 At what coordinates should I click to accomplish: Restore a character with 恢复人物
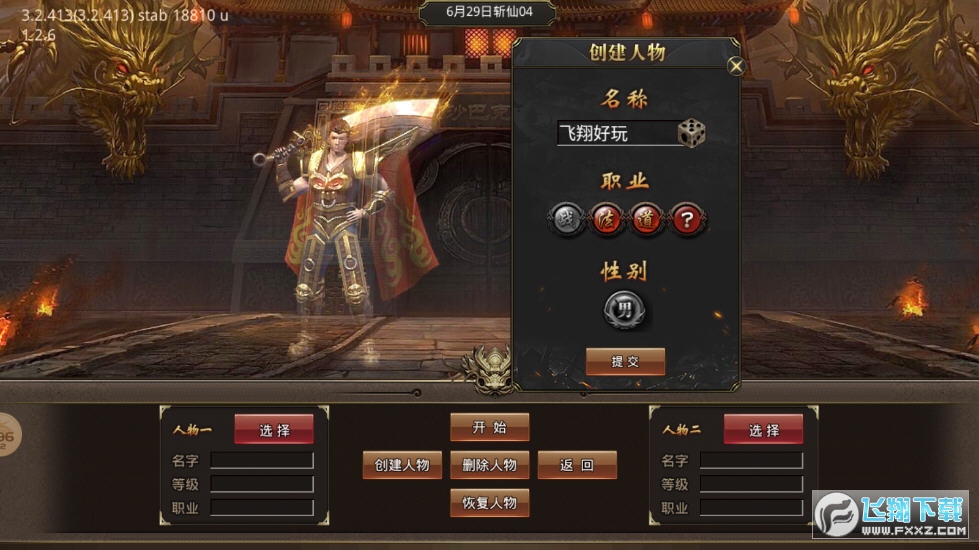tap(489, 503)
